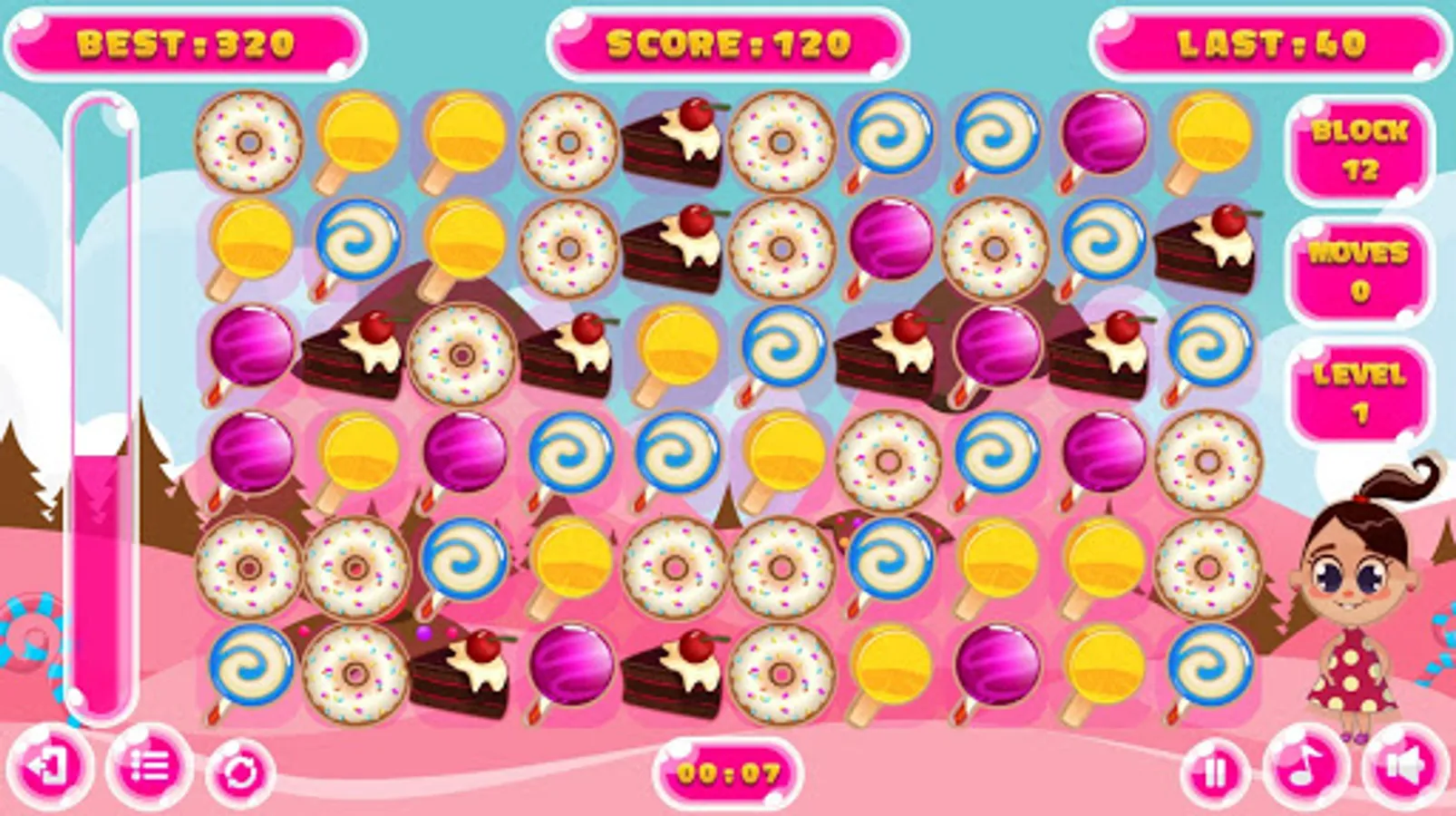Pause the game with the pause icon
1456x816 pixels.
1216,770
